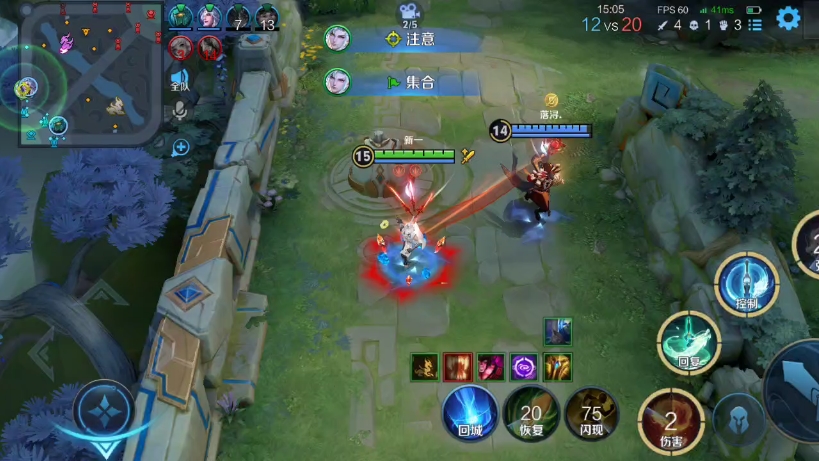Activate the 回城 recall spell

[x=470, y=412]
